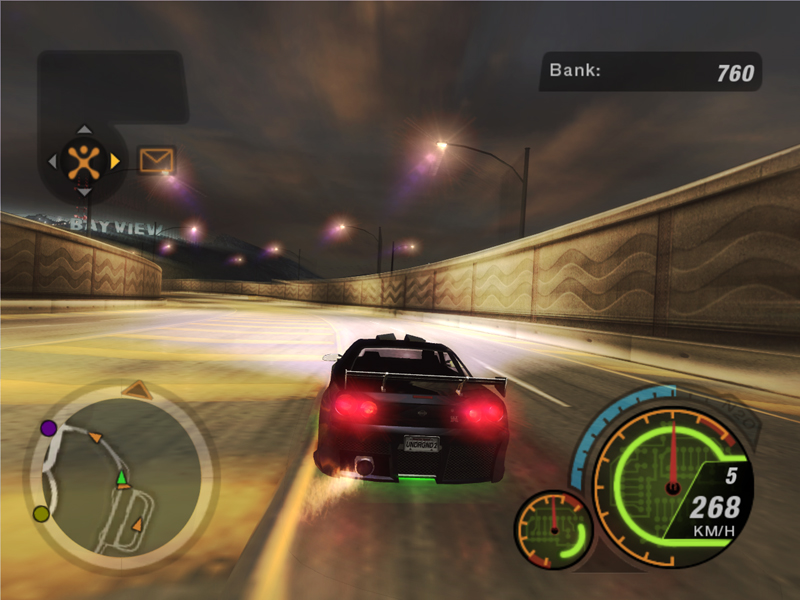800x600 pixels.
Task: Choose the up arrow above the orange figure
Action: coord(84,129)
